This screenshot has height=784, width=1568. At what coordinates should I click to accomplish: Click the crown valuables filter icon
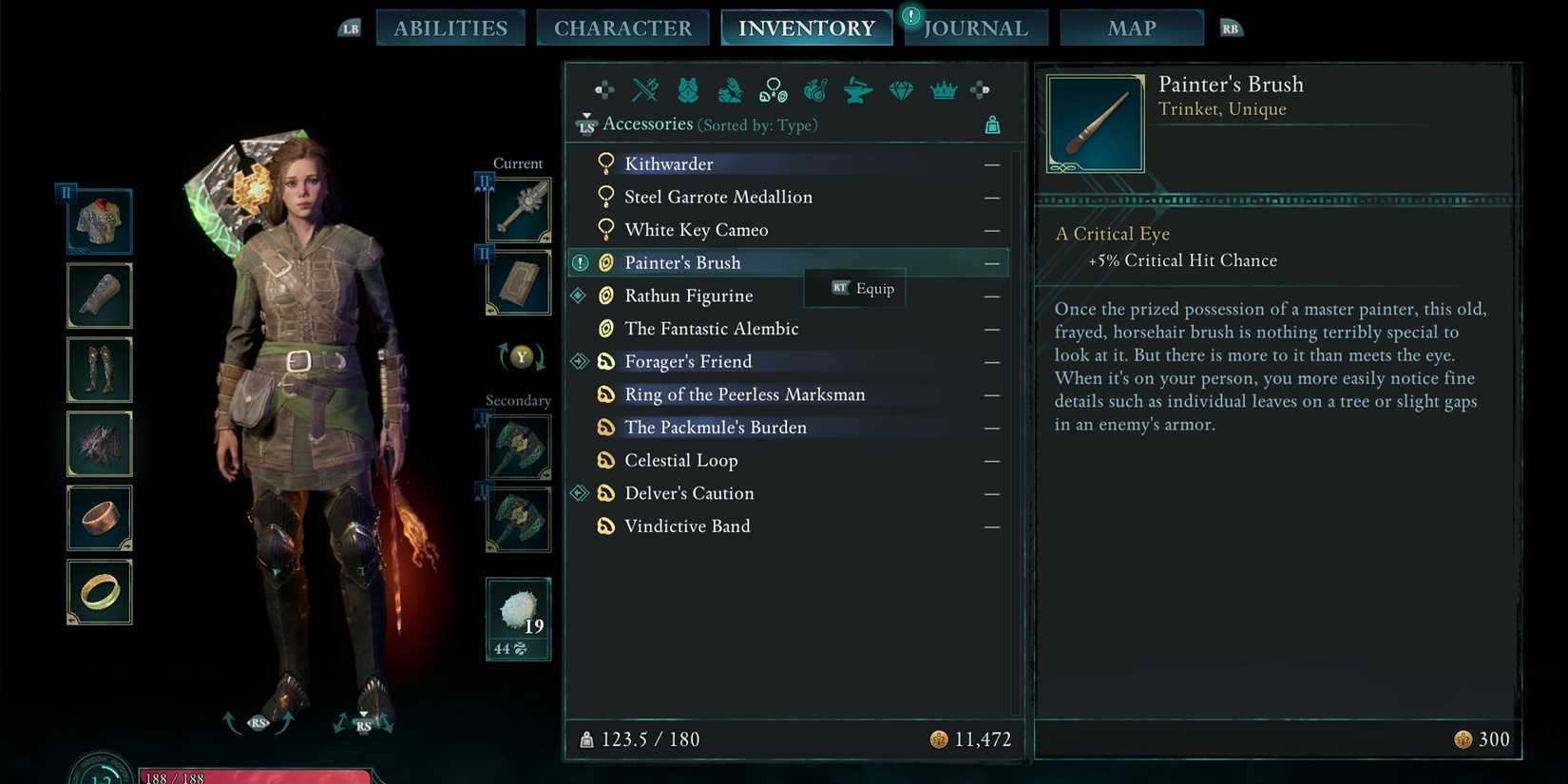942,90
